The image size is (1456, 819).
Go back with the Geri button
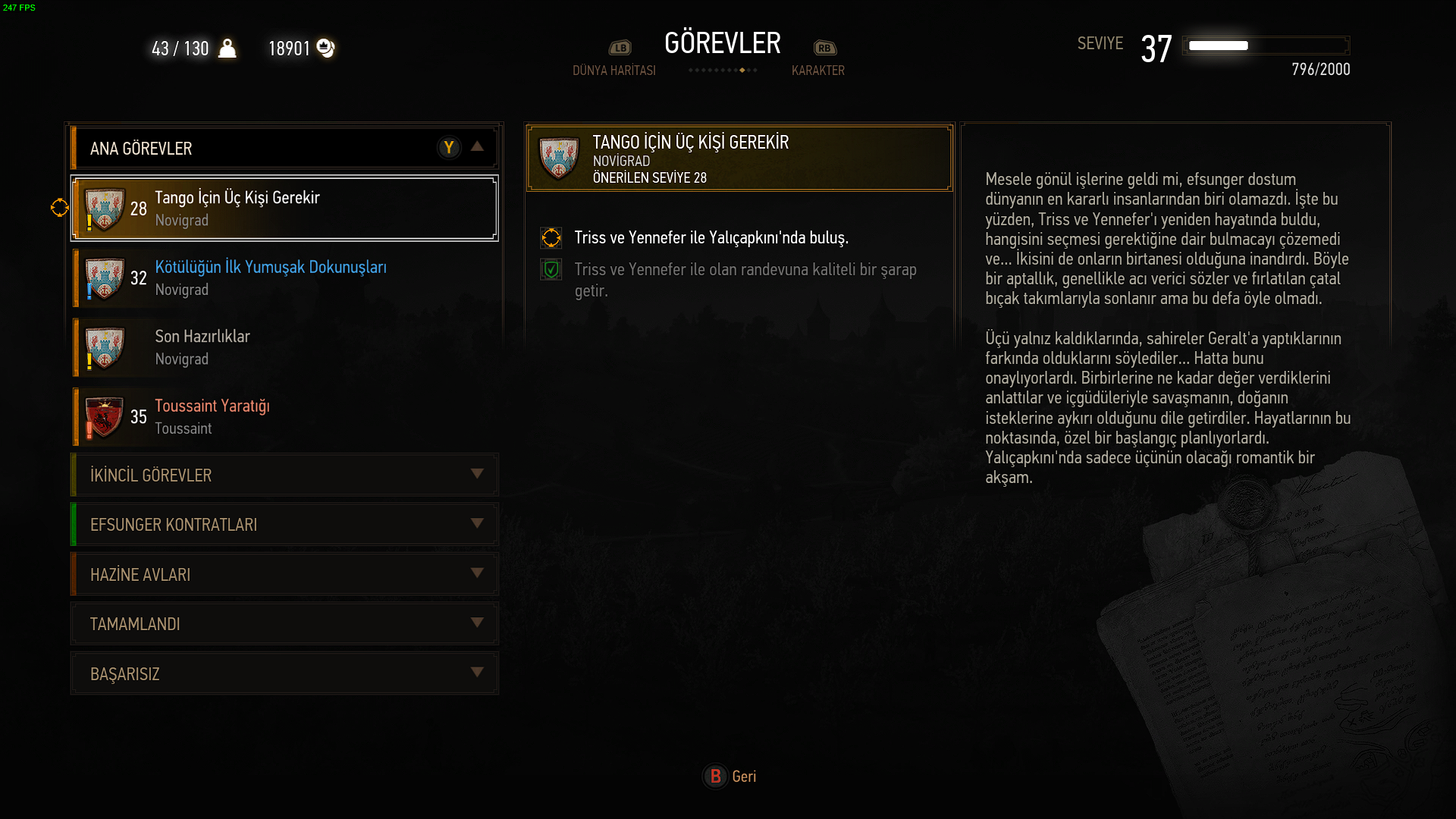click(x=730, y=777)
